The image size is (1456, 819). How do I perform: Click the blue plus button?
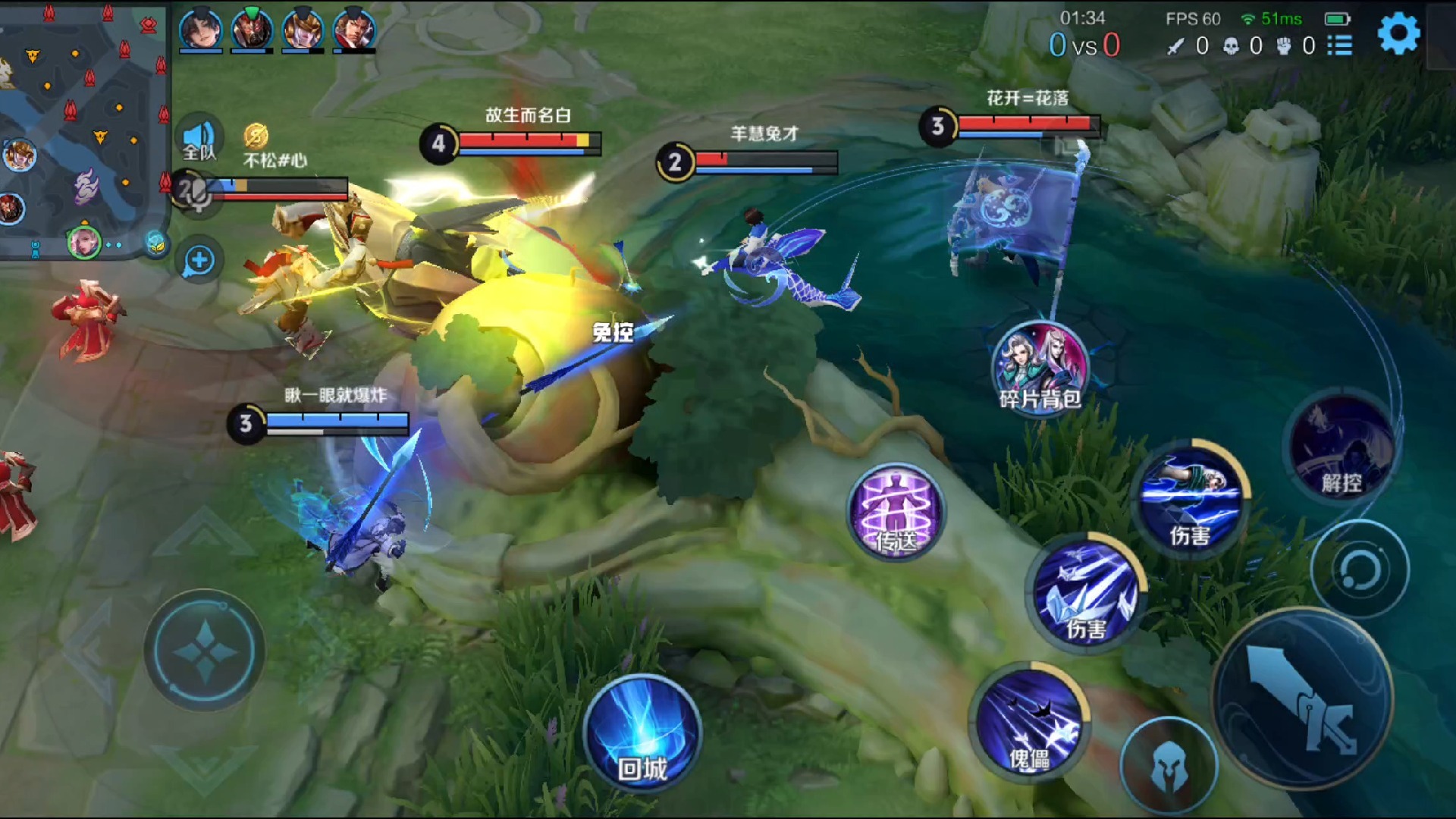tap(199, 261)
